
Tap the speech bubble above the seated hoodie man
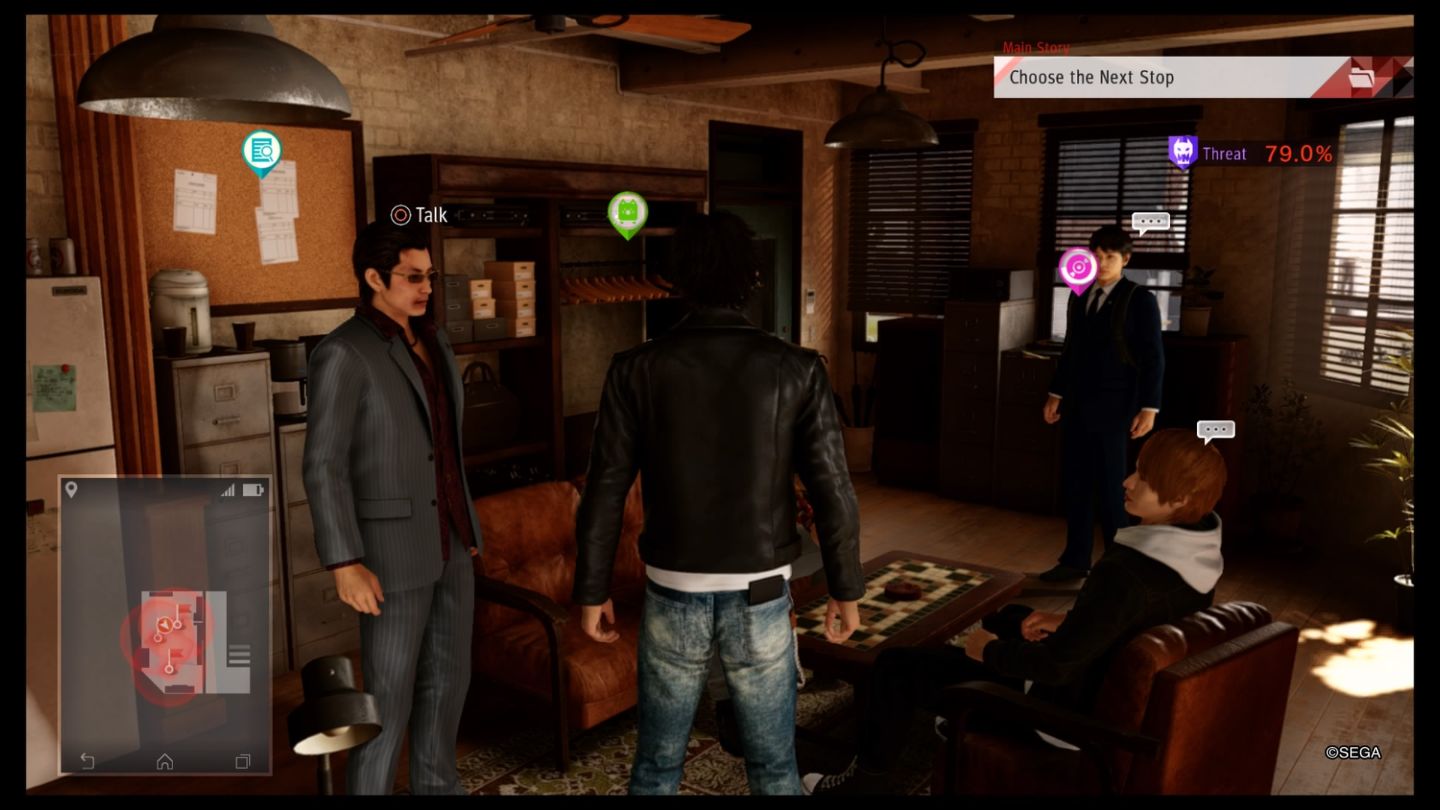1214,430
